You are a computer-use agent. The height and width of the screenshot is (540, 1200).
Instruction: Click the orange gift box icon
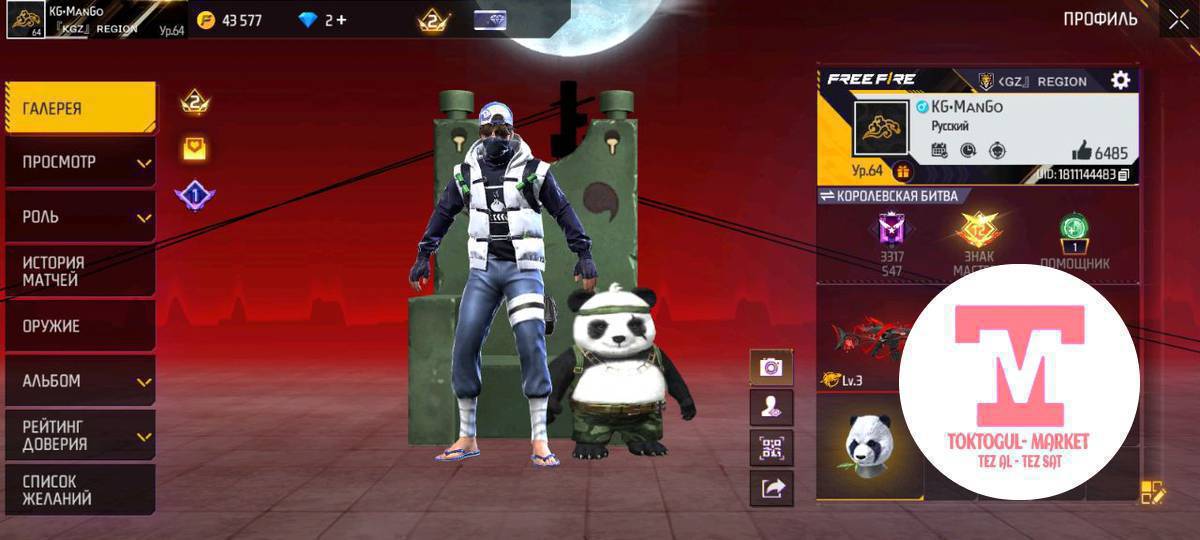(x=903, y=171)
